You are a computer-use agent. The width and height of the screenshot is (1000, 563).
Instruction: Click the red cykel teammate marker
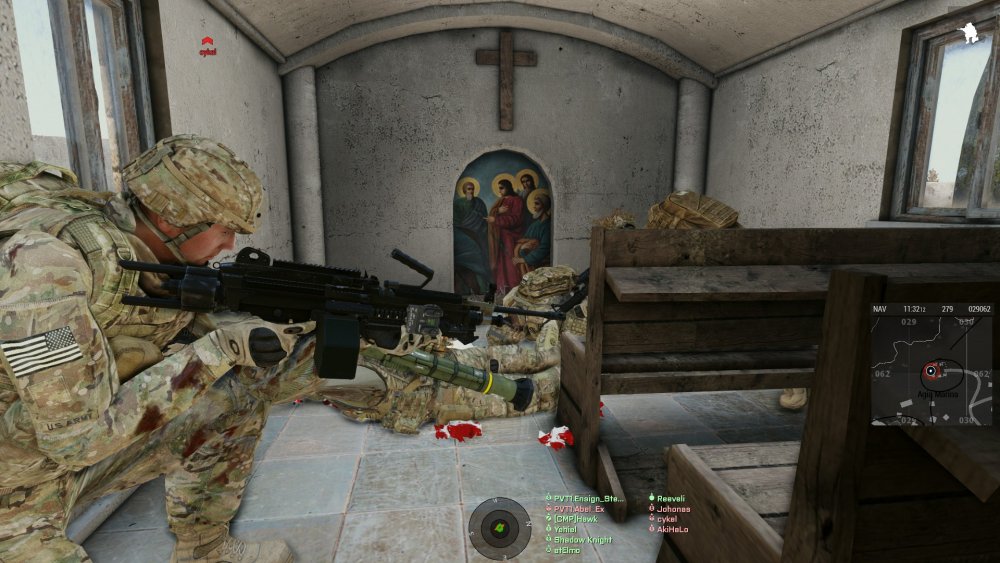click(x=208, y=44)
